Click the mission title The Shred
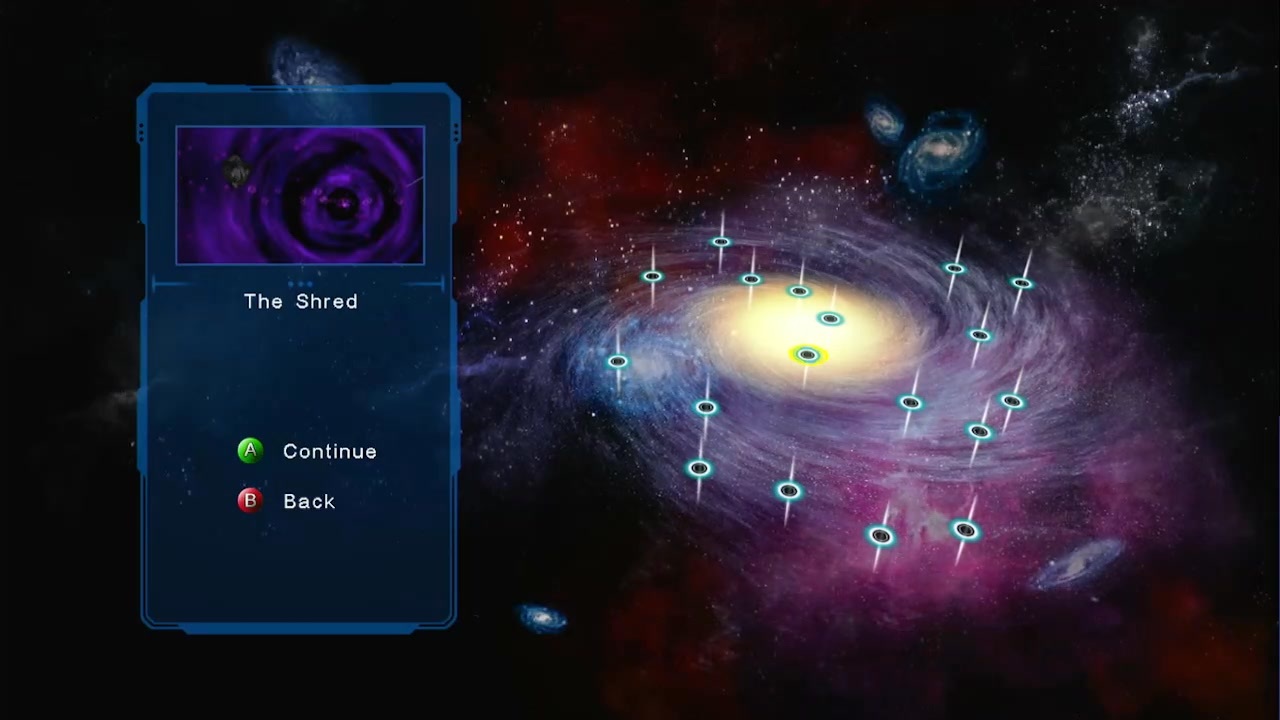The width and height of the screenshot is (1280, 720). pos(300,302)
